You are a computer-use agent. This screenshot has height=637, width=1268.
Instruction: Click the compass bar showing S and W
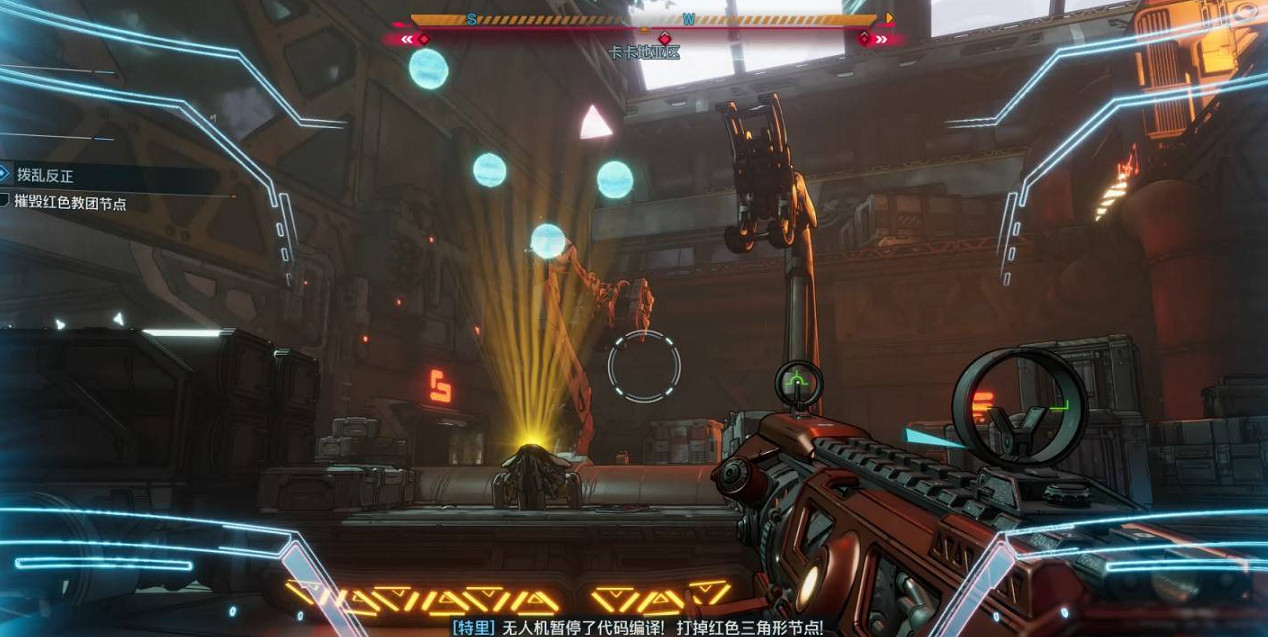pyautogui.click(x=648, y=19)
